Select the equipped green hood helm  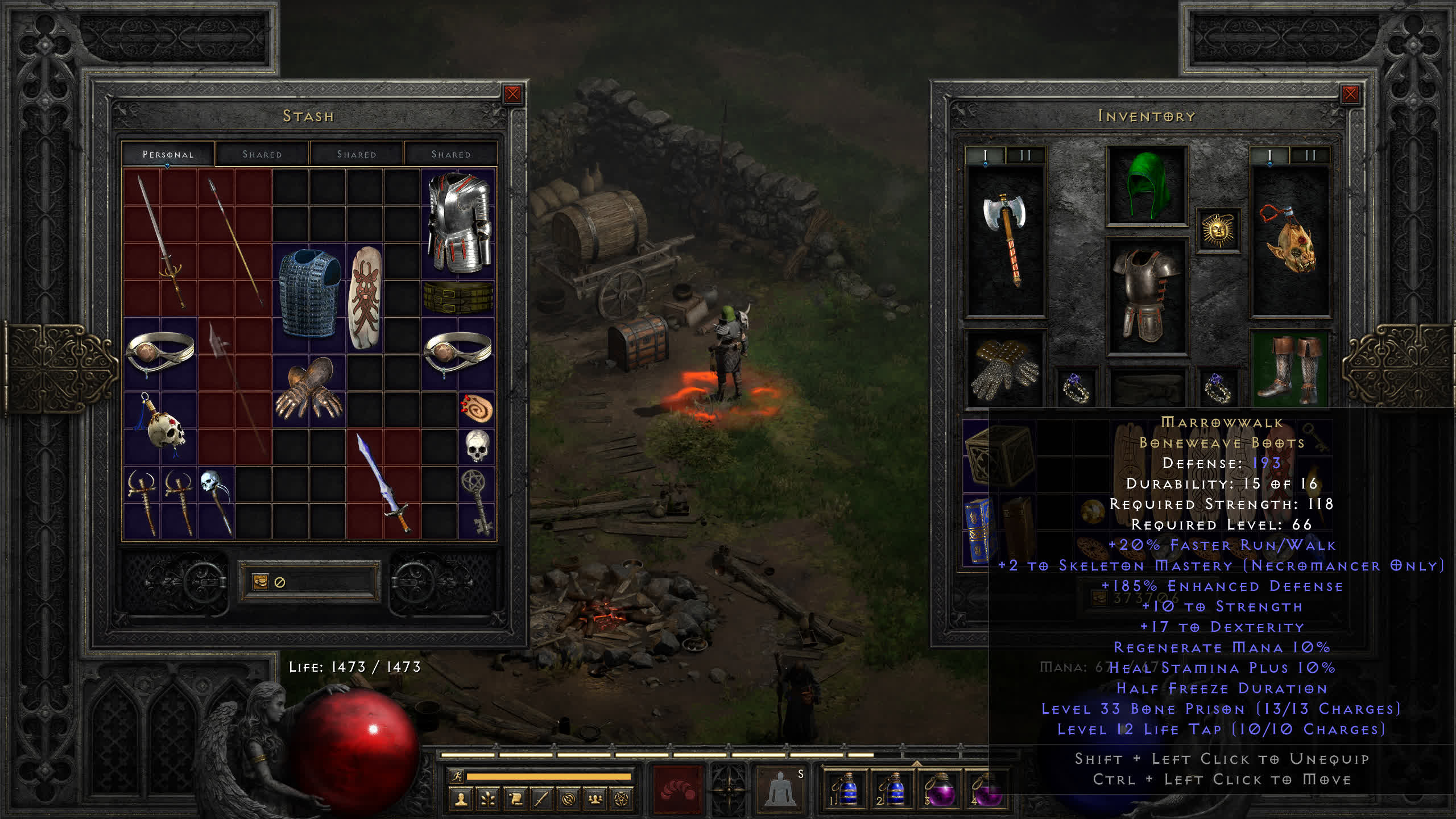tap(1147, 185)
